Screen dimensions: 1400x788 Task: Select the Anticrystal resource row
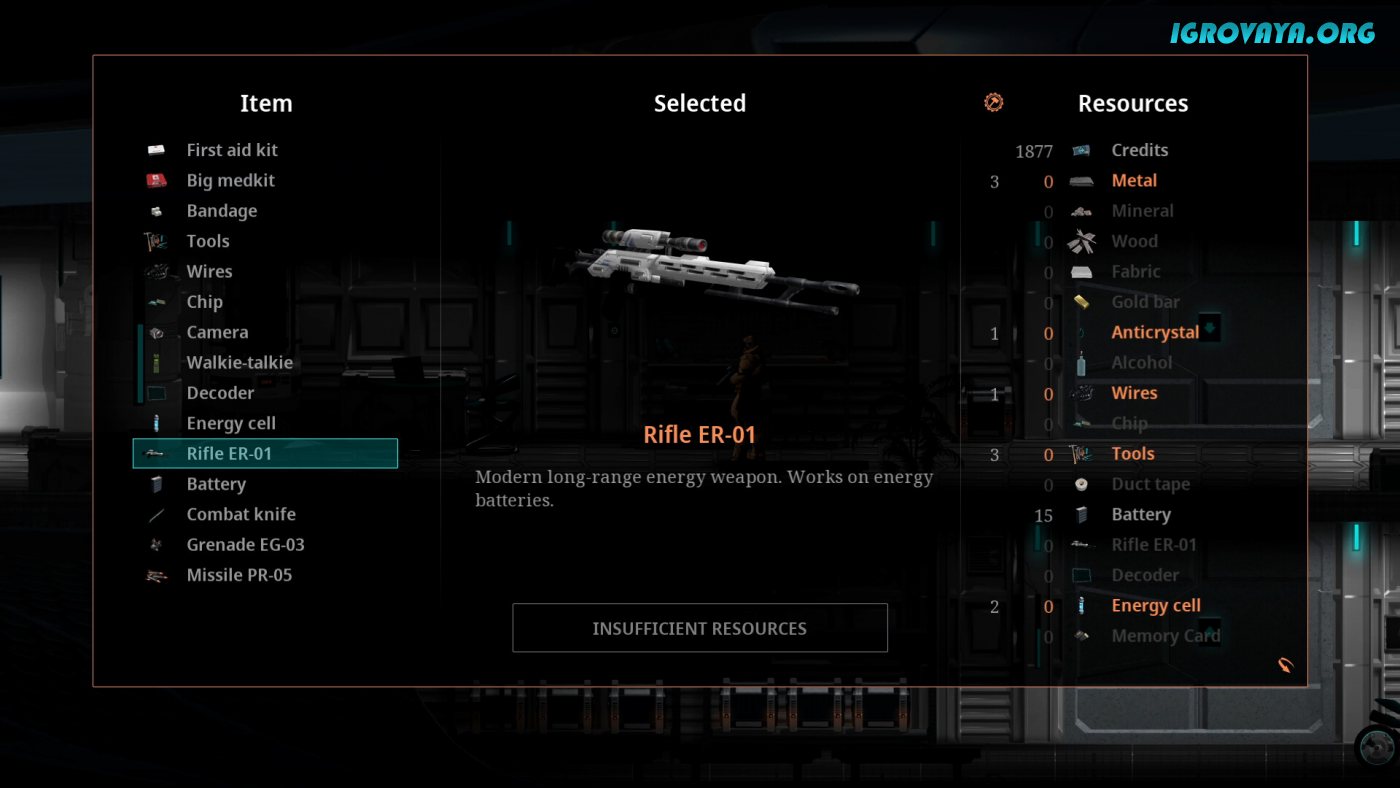click(1154, 332)
